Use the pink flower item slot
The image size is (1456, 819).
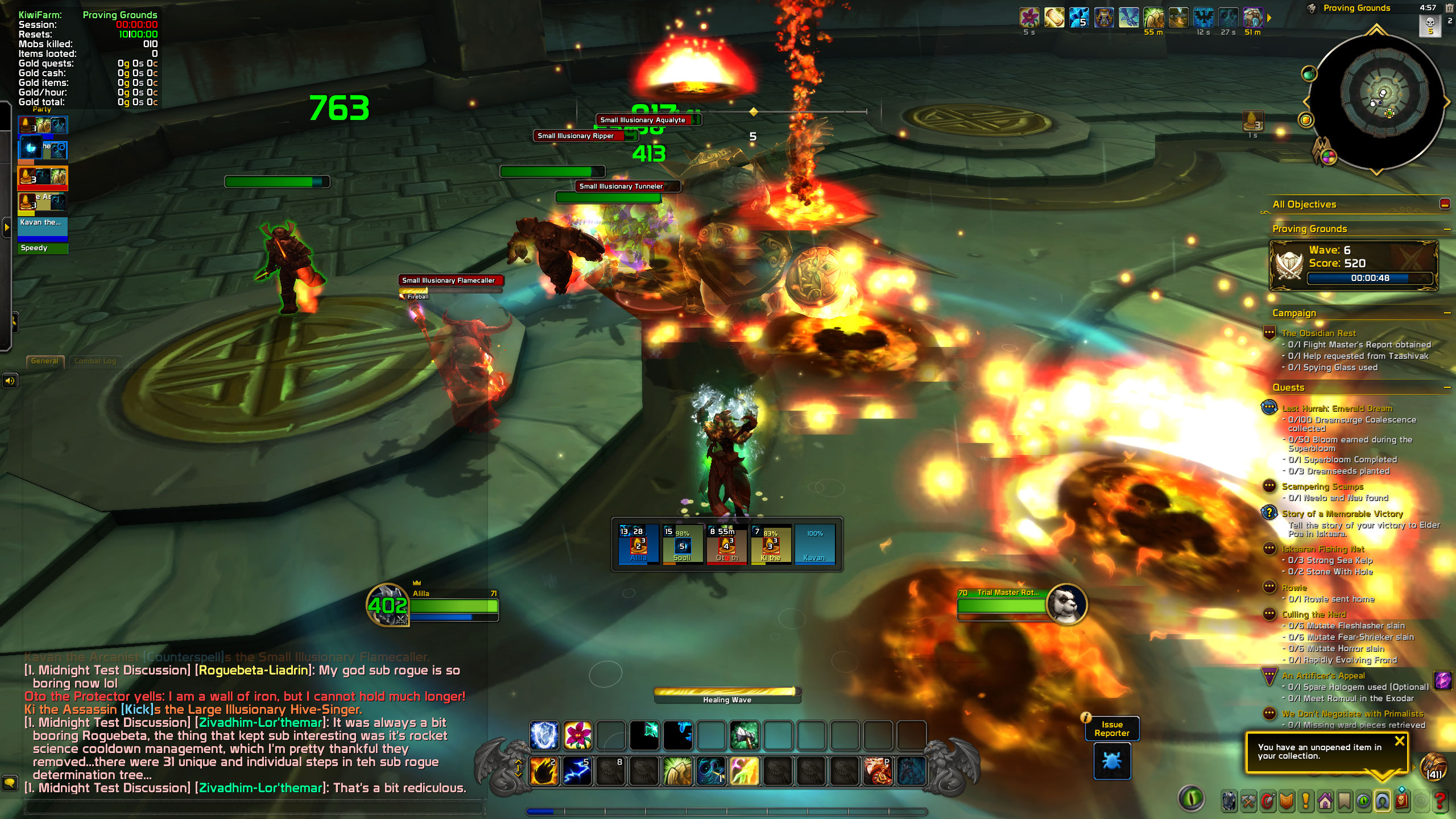point(577,735)
